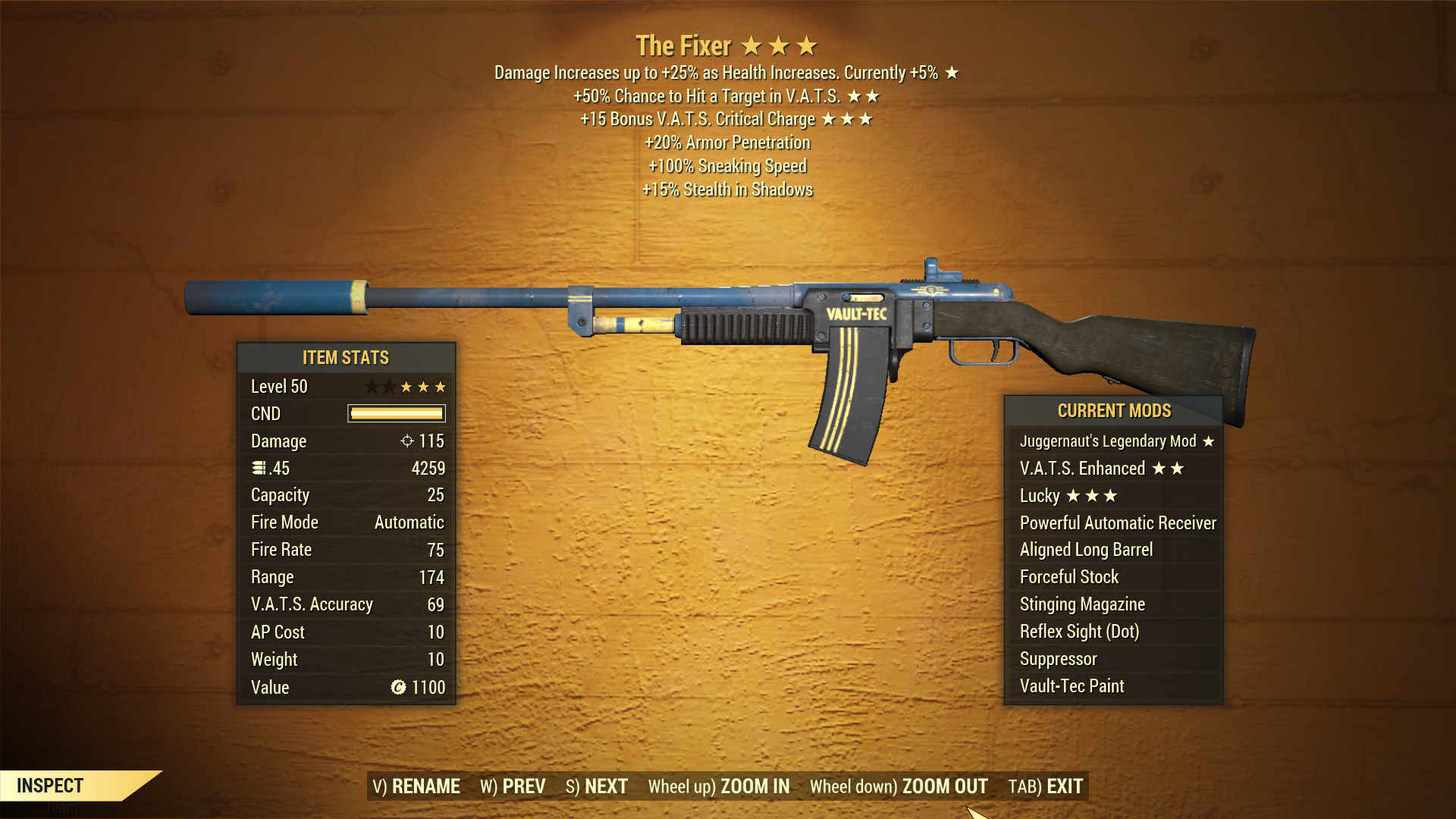Expand the Item Stats panel header
This screenshot has height=819, width=1456.
click(x=346, y=357)
